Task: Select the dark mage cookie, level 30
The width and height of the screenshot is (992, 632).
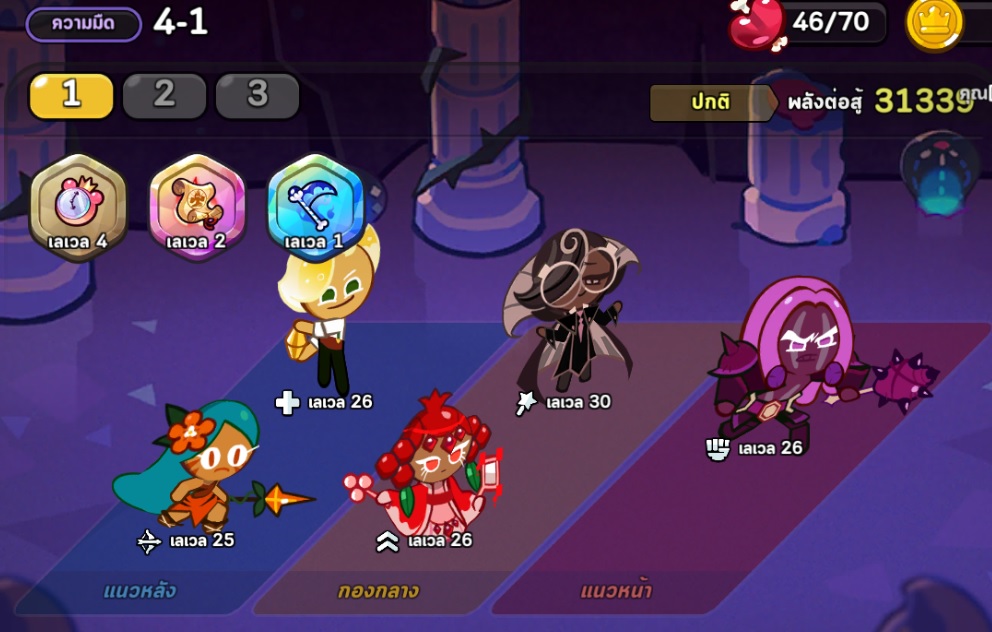Action: 572,310
